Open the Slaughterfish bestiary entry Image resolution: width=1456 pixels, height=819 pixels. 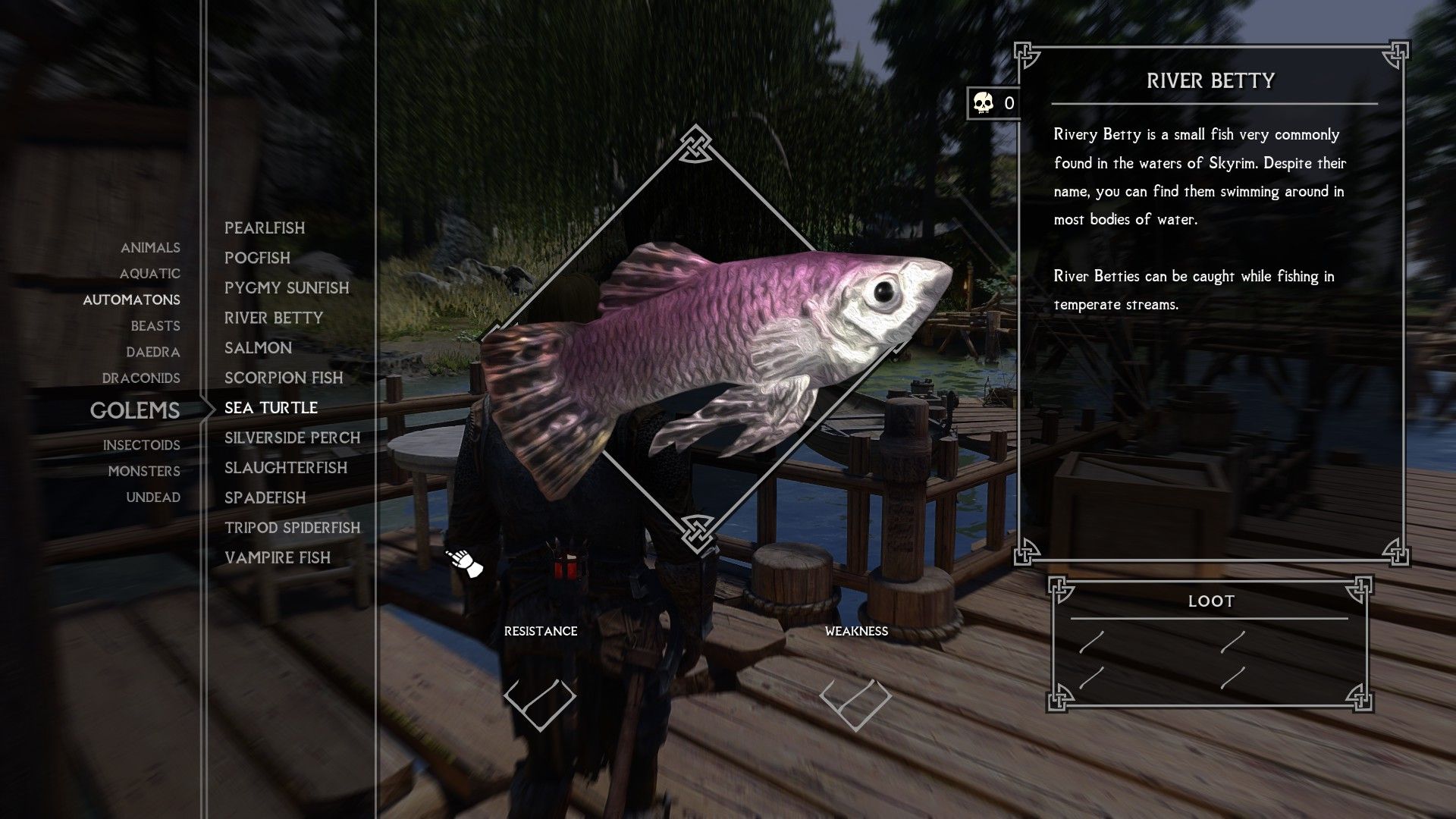[286, 468]
